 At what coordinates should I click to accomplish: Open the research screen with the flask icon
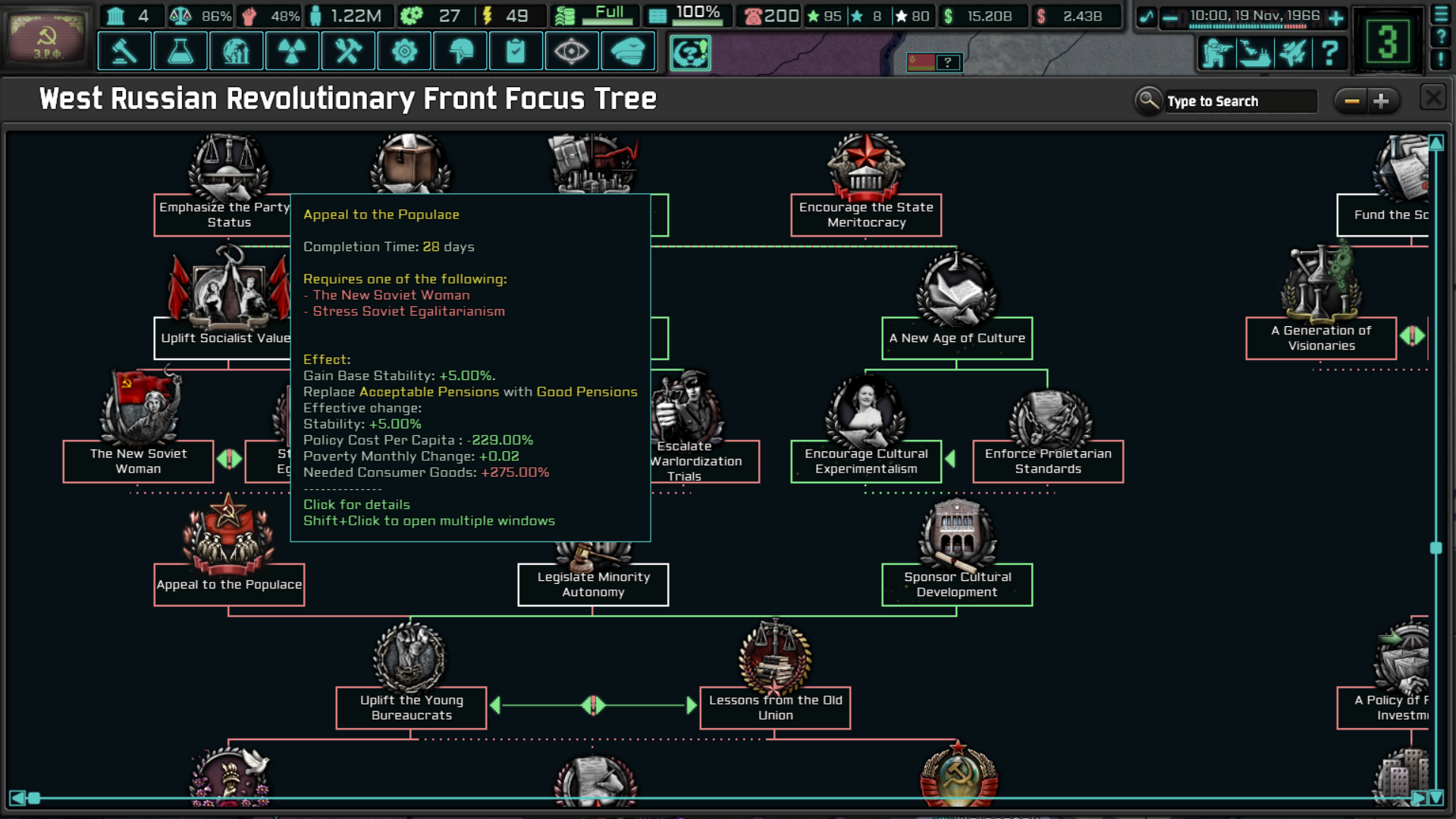(180, 52)
